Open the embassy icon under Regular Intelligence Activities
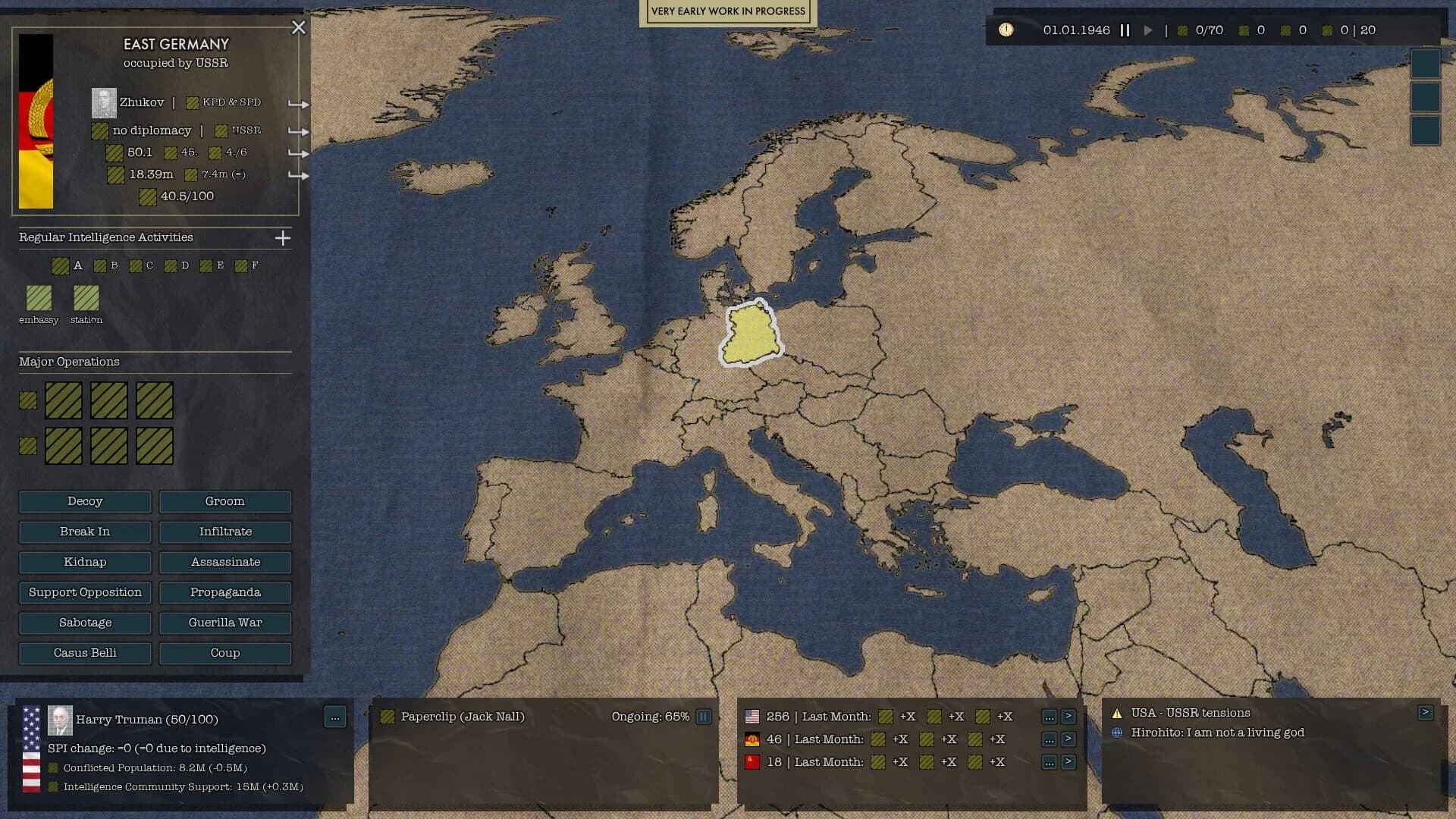 tap(39, 299)
